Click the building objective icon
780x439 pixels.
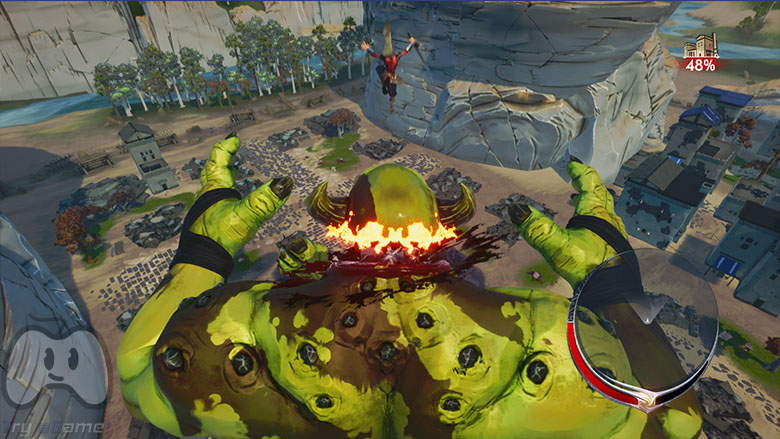(x=701, y=45)
